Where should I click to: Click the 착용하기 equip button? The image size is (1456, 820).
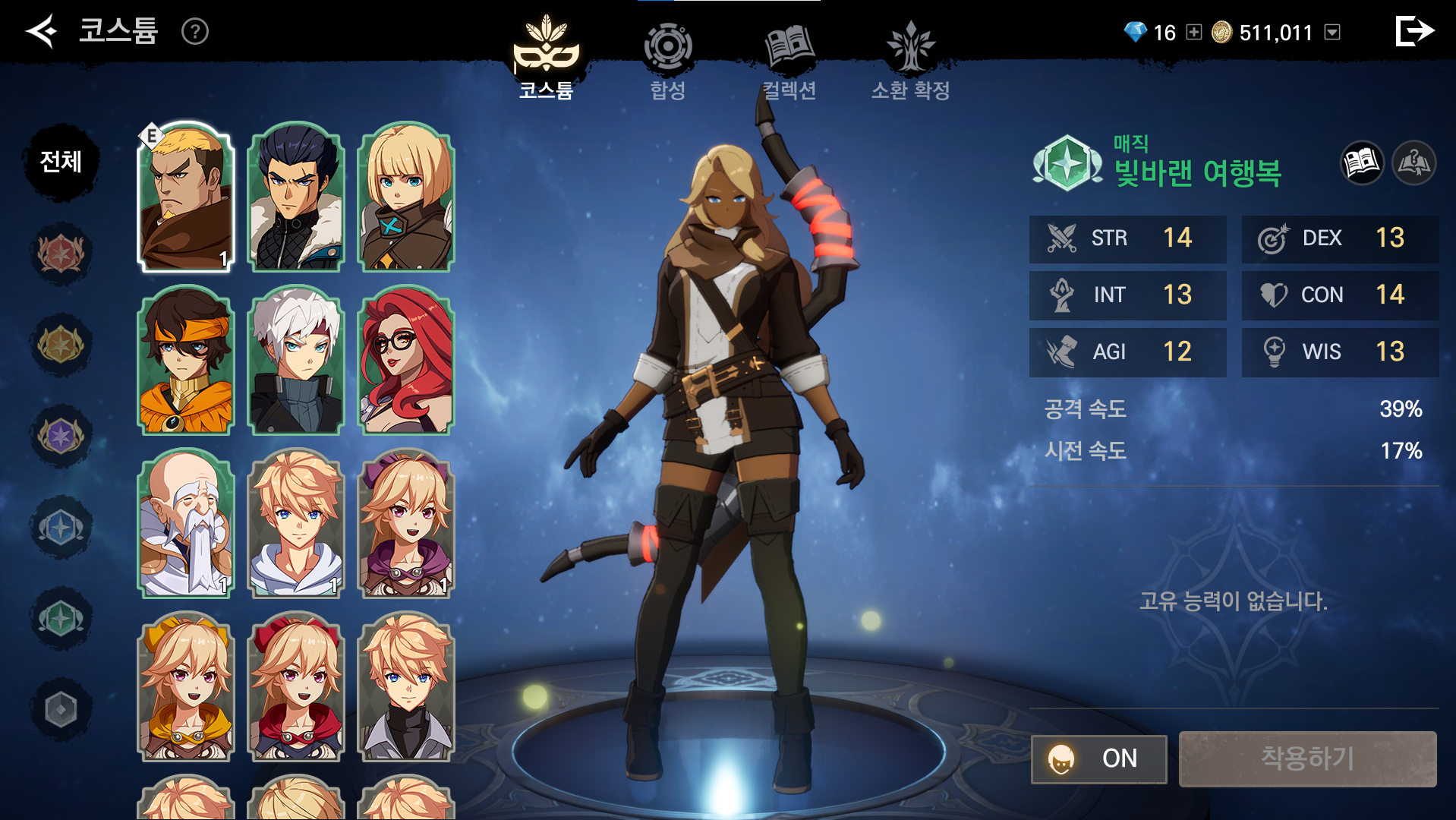click(1307, 758)
